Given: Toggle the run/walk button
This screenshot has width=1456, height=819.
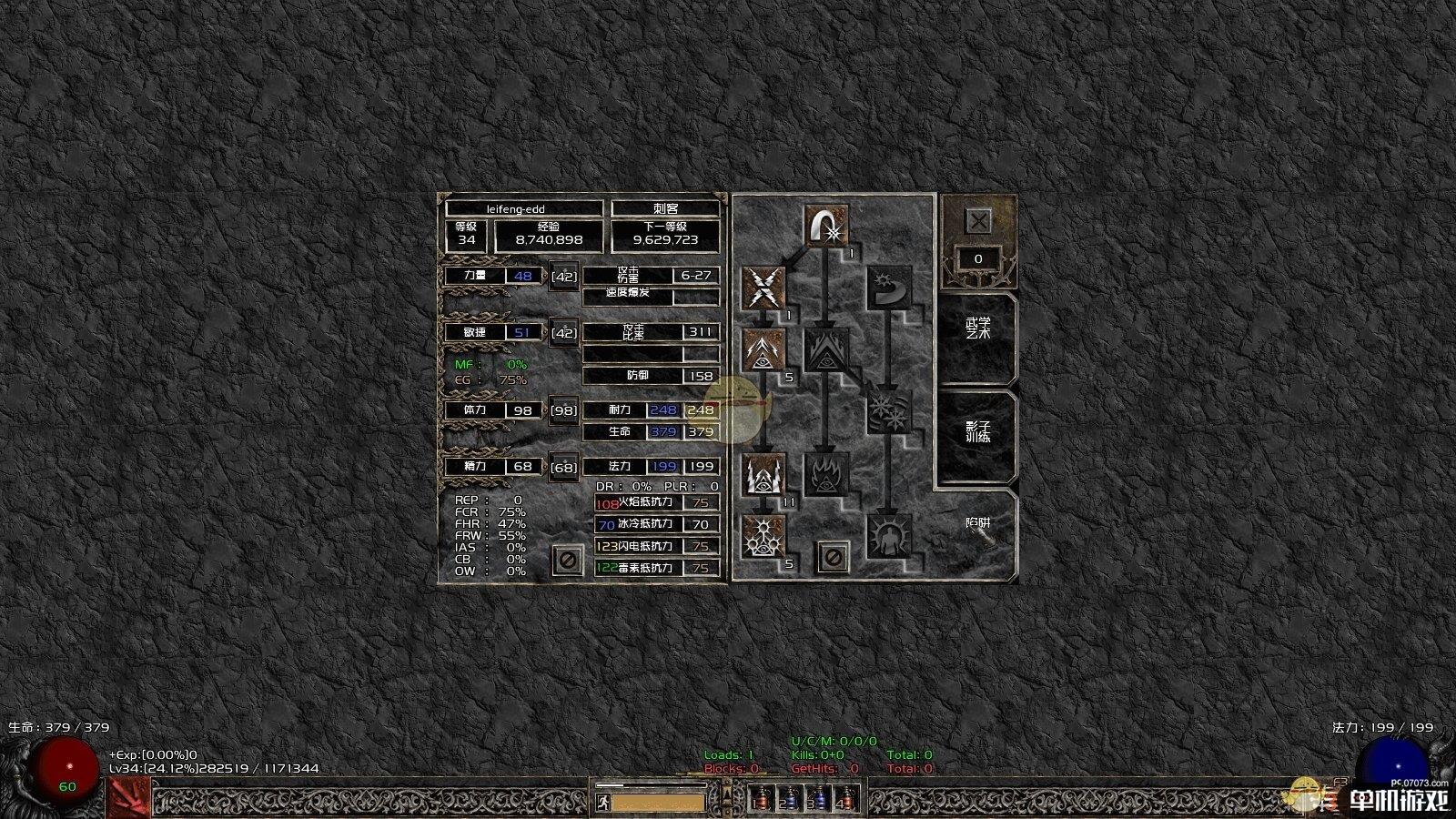Looking at the screenshot, I should 602,803.
